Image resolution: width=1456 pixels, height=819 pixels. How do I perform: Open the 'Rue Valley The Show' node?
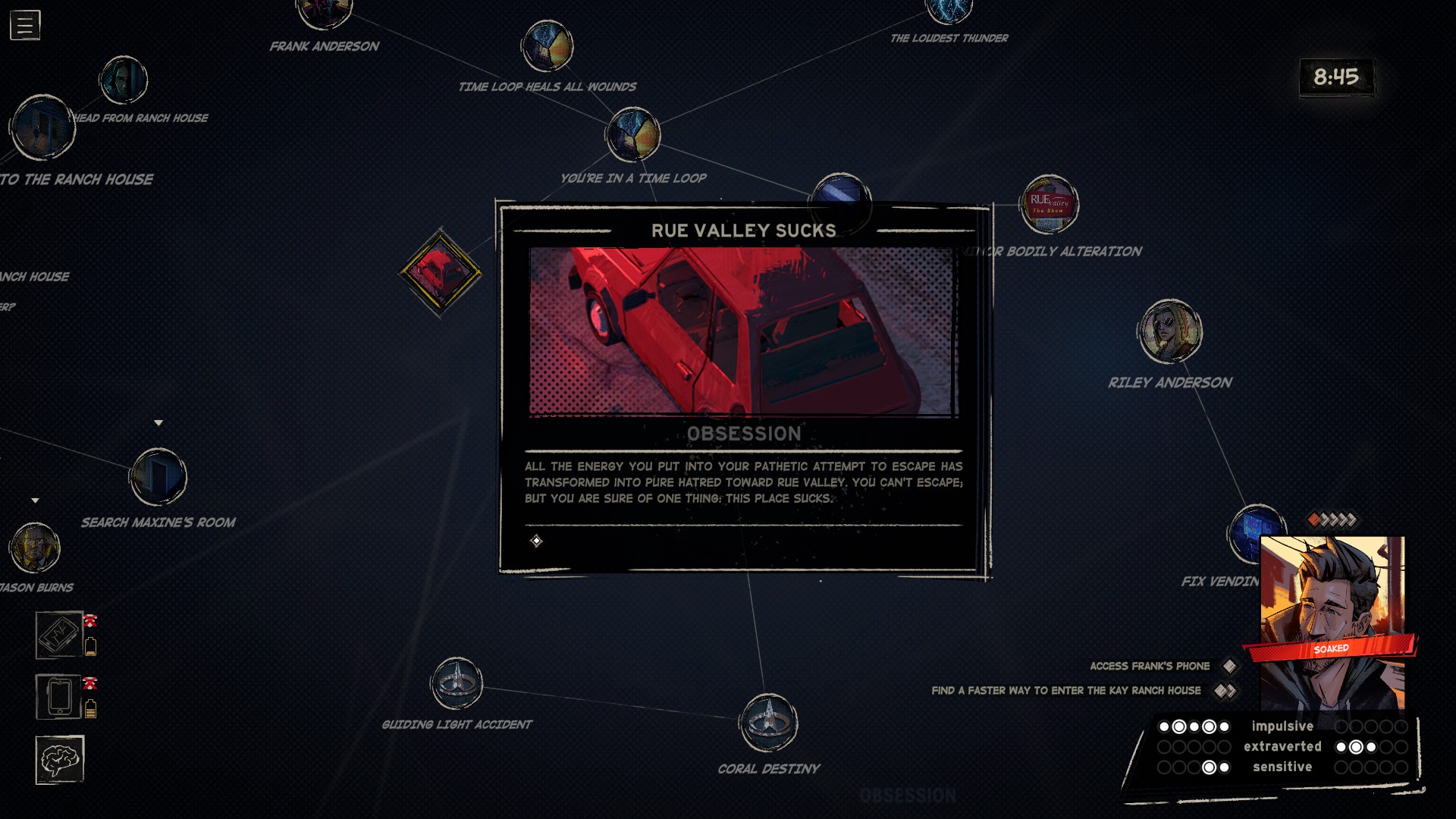pyautogui.click(x=1050, y=202)
